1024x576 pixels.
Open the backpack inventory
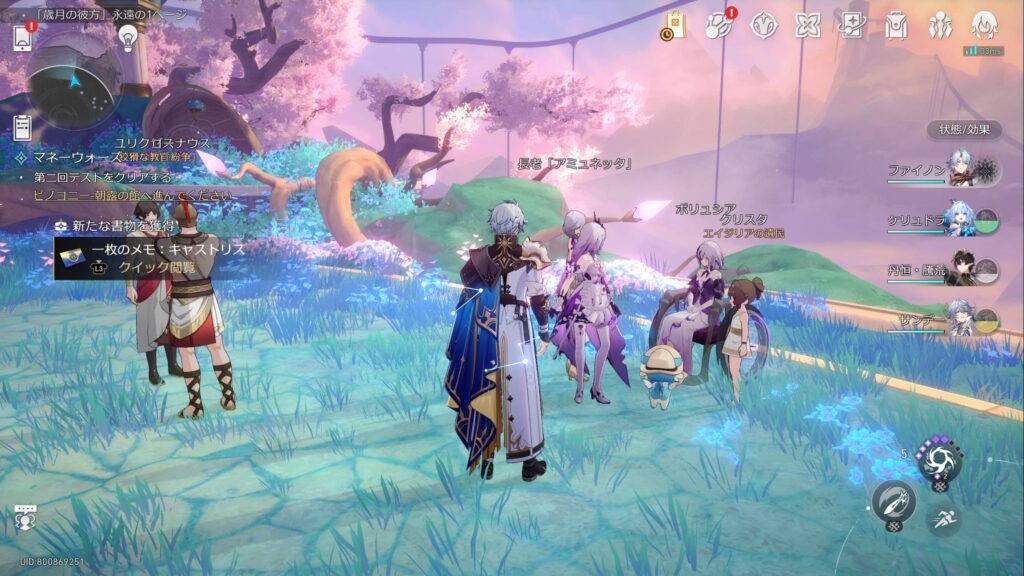(x=895, y=26)
